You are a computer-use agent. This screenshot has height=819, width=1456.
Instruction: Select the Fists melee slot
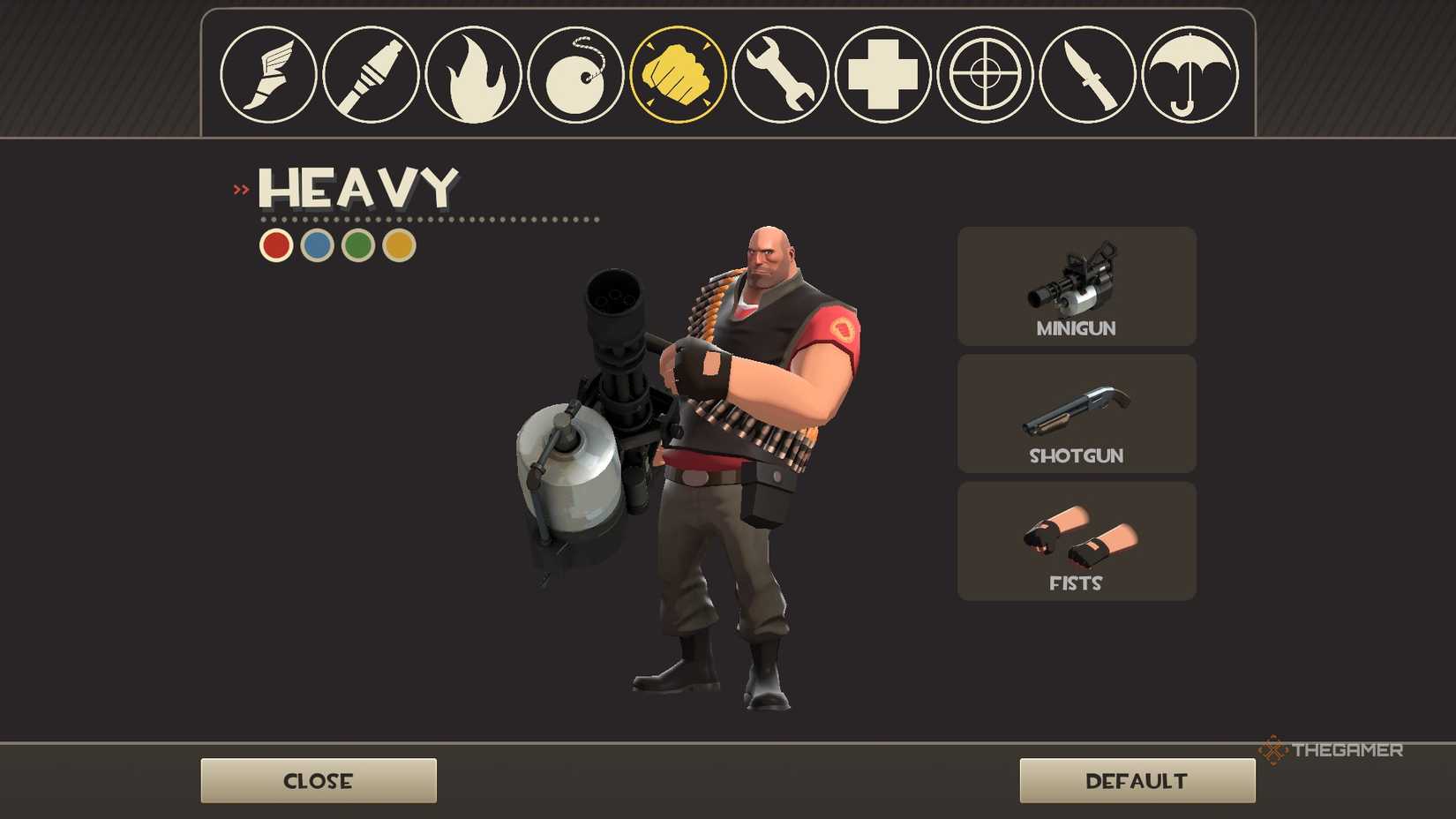pyautogui.click(x=1076, y=540)
